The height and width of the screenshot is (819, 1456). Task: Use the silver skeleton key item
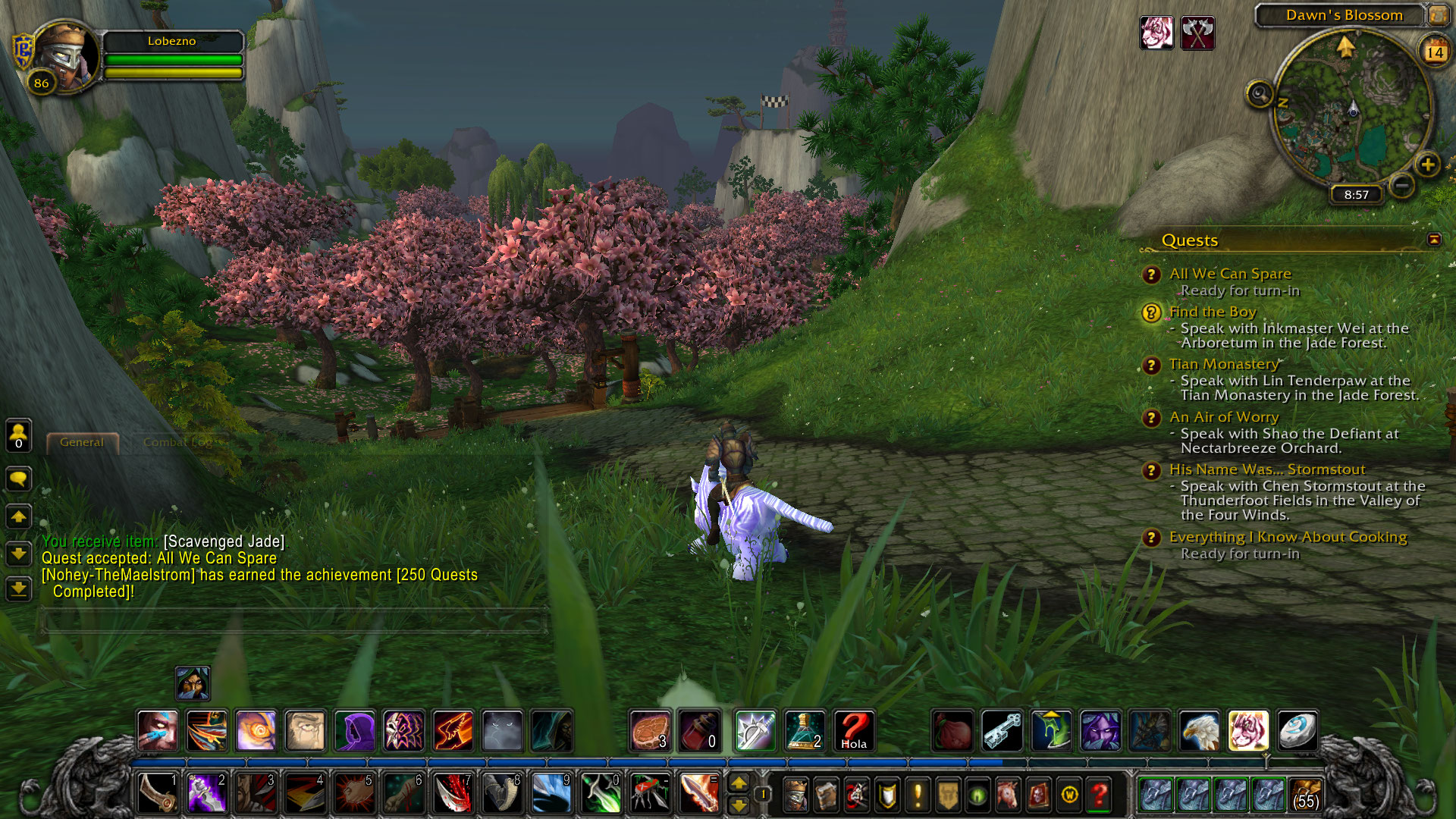click(x=1002, y=731)
